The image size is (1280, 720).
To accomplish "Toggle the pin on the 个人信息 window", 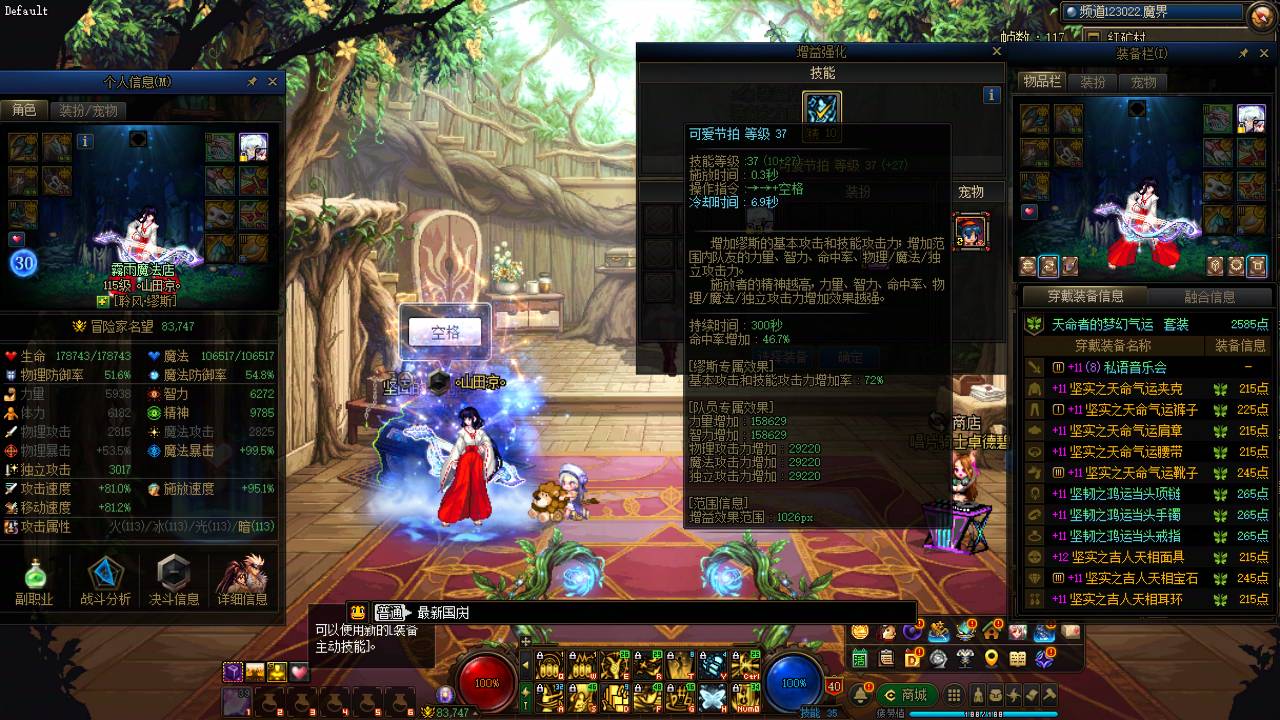I will tap(253, 82).
